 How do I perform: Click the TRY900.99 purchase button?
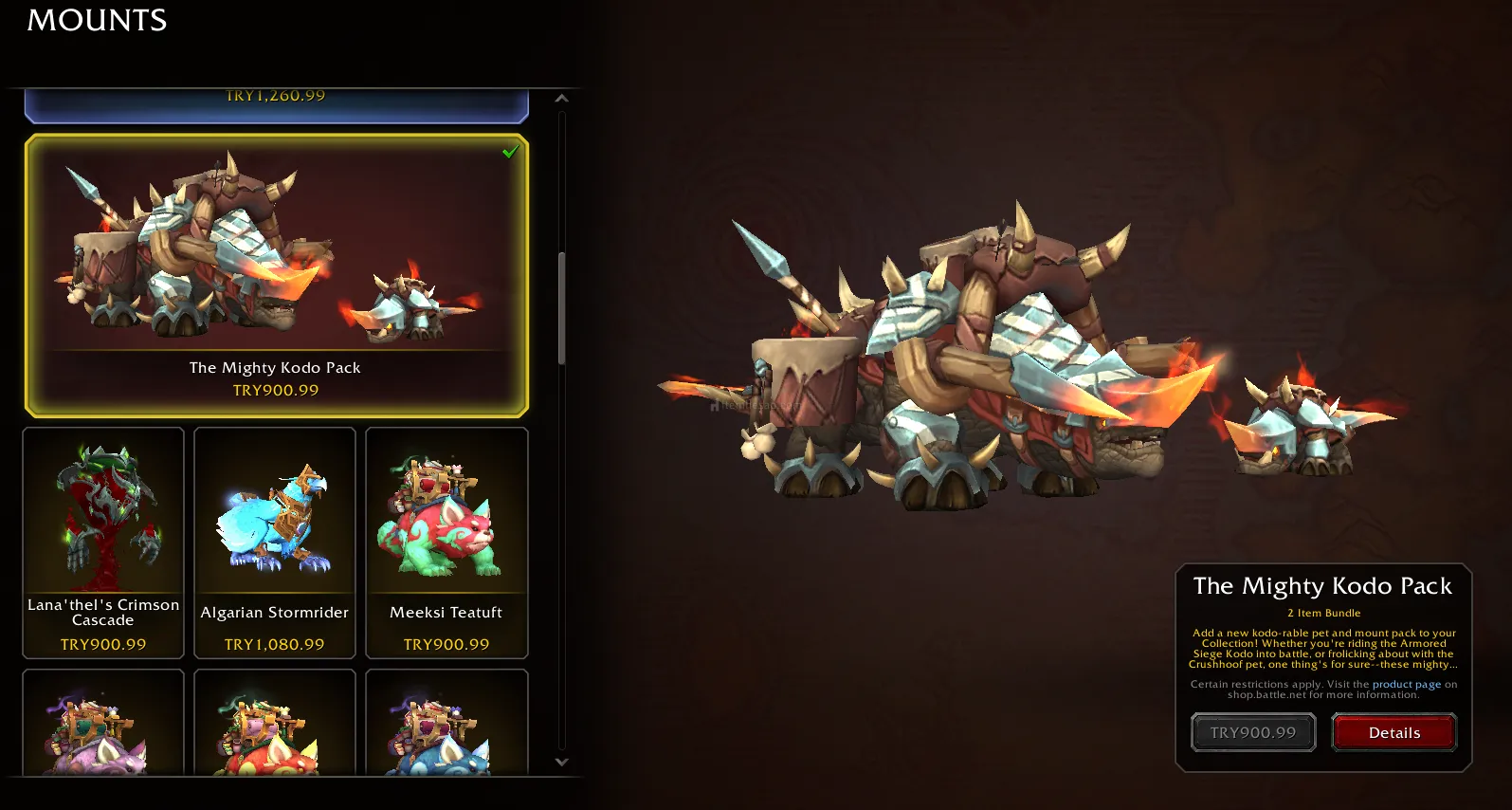(1253, 732)
